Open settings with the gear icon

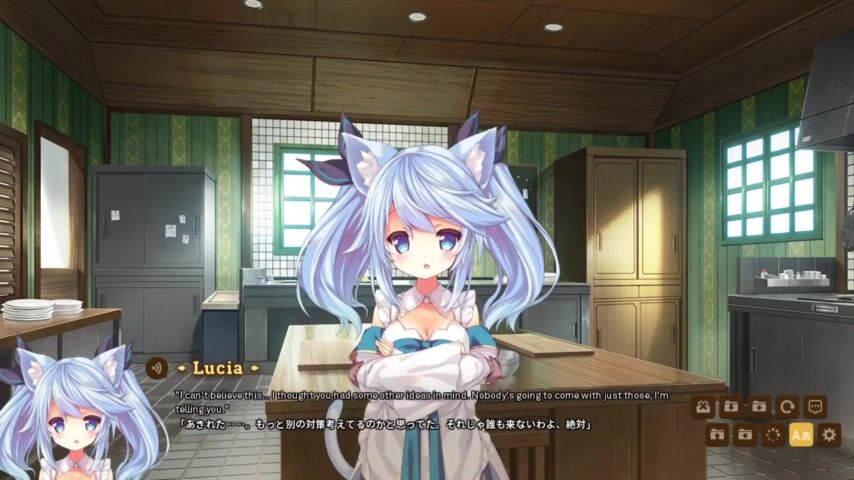[829, 435]
